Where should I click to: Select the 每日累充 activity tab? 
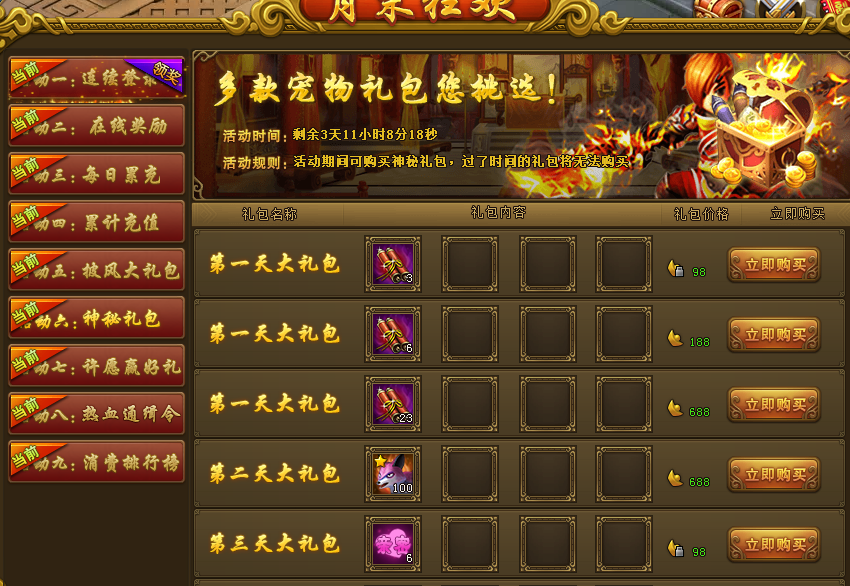[x=97, y=174]
